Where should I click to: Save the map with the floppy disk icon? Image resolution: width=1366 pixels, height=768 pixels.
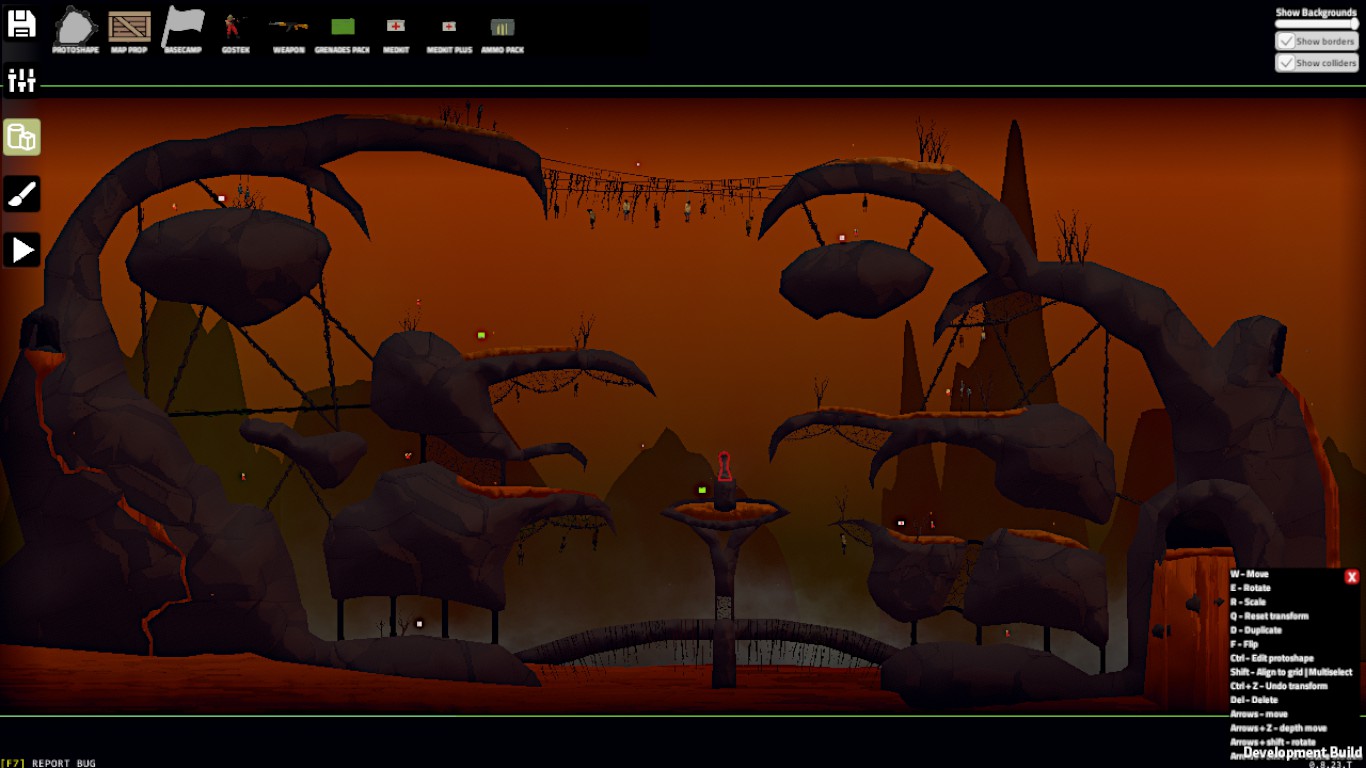click(x=21, y=23)
